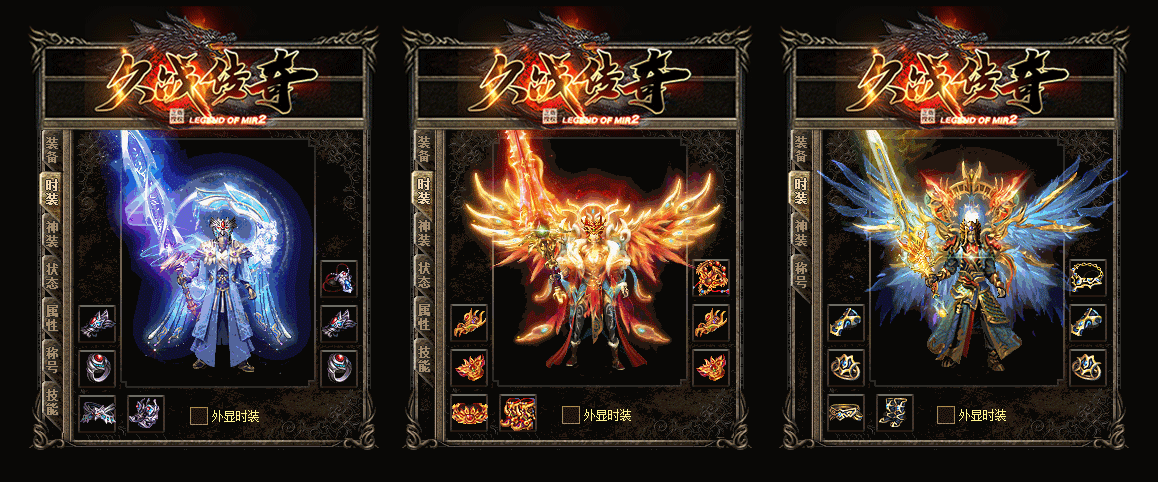Choose the flame belt equipment slot
This screenshot has width=1158, height=482.
point(469,413)
